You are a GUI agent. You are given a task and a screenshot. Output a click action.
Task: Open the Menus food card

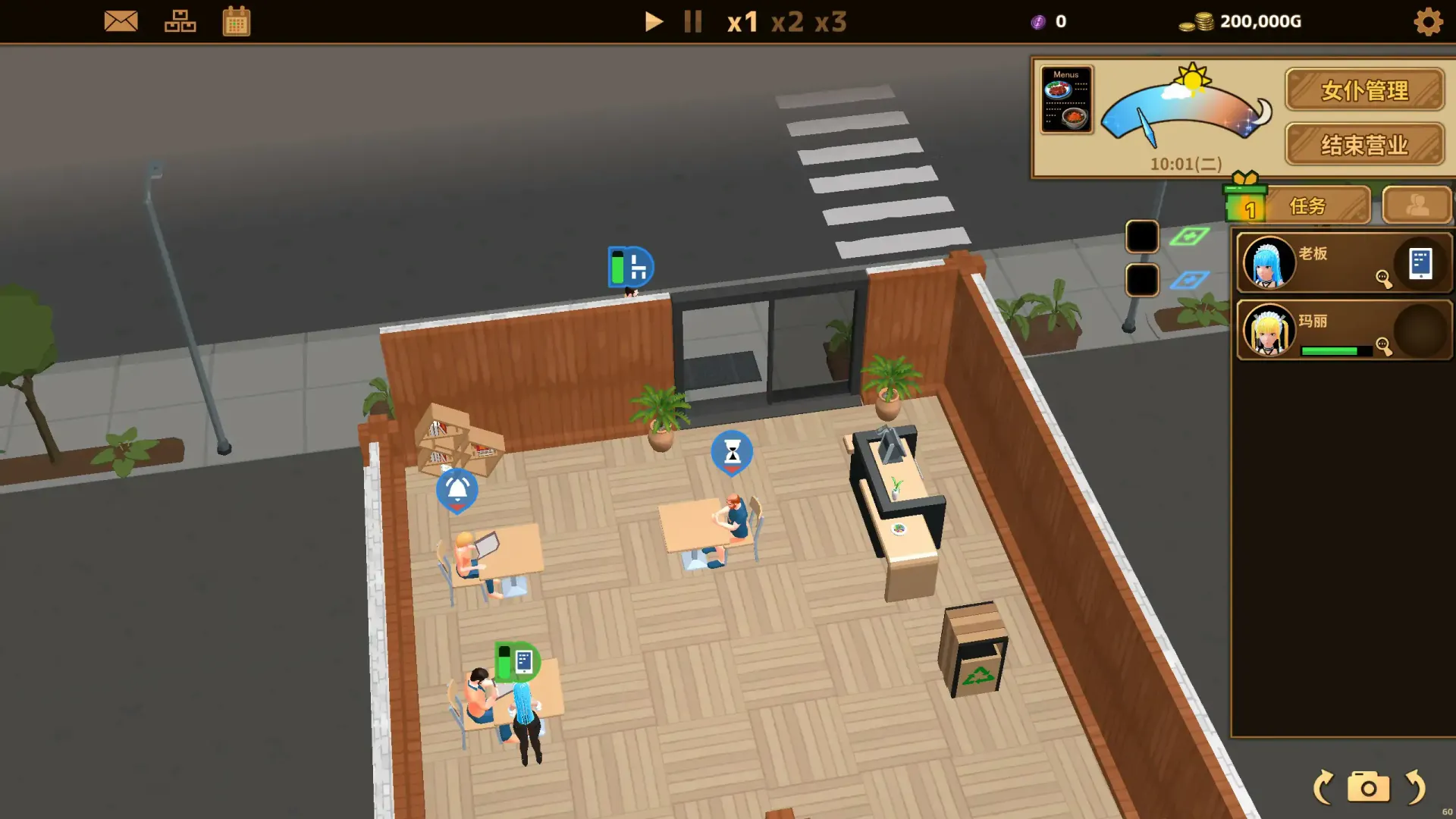1066,99
